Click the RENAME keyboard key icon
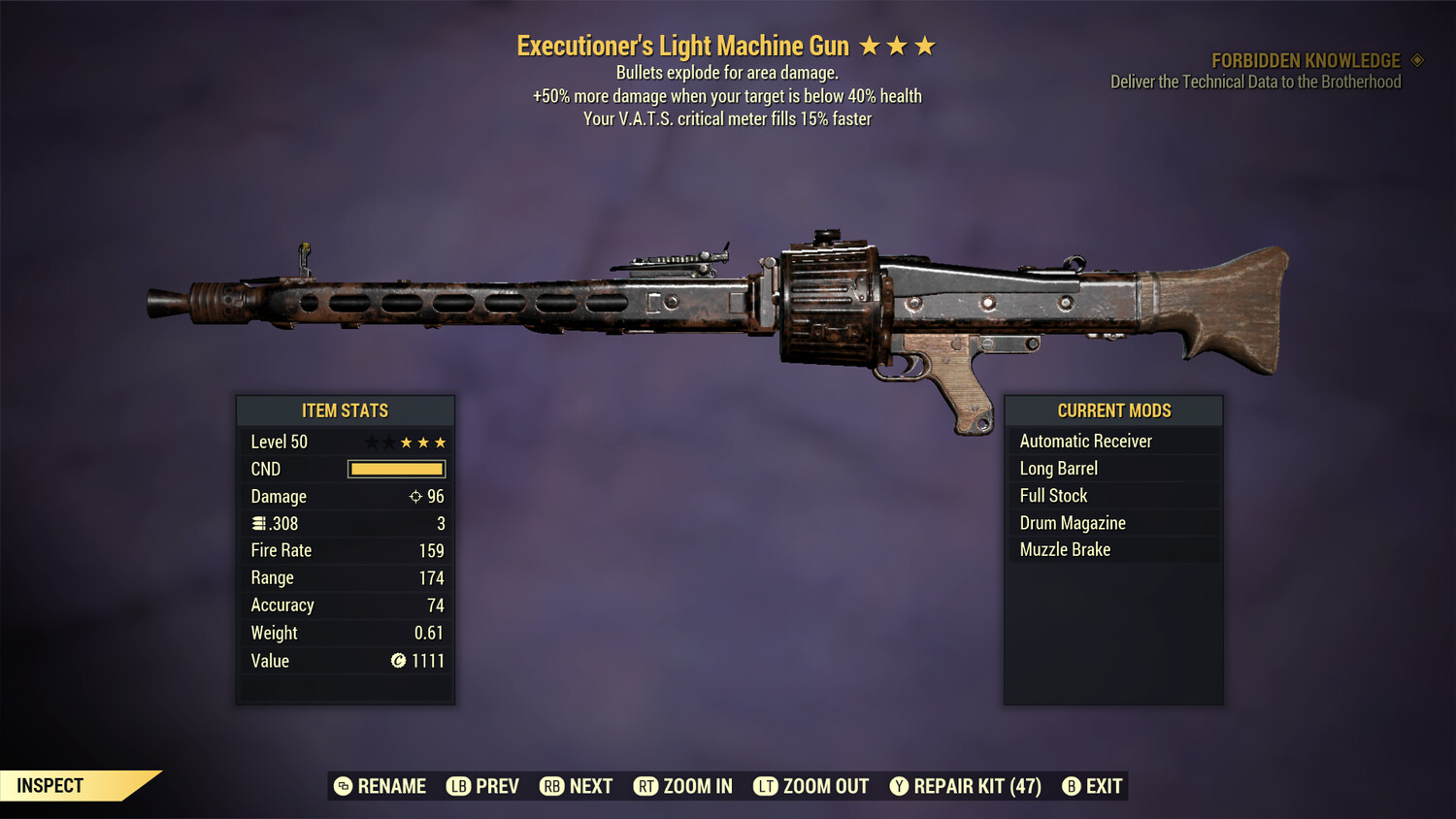This screenshot has height=819, width=1456. [342, 786]
